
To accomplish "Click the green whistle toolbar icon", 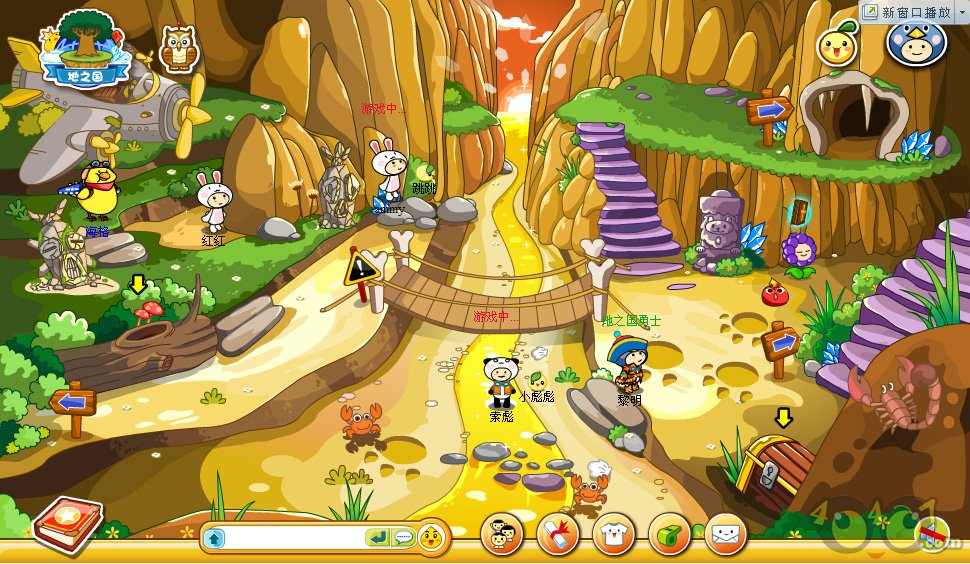I will (669, 534).
